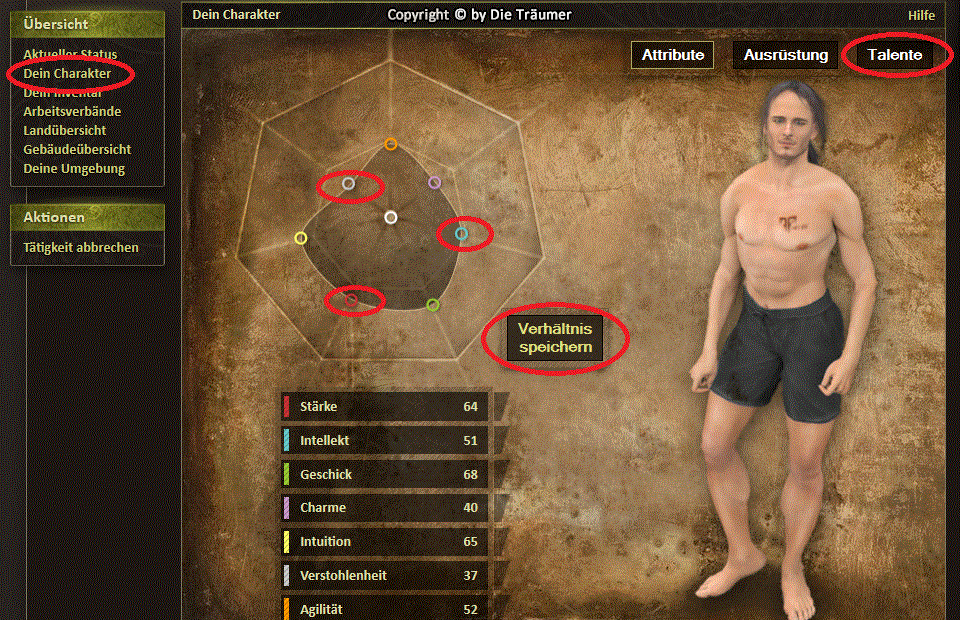
Task: View Deine Umgebung
Action: tap(74, 168)
